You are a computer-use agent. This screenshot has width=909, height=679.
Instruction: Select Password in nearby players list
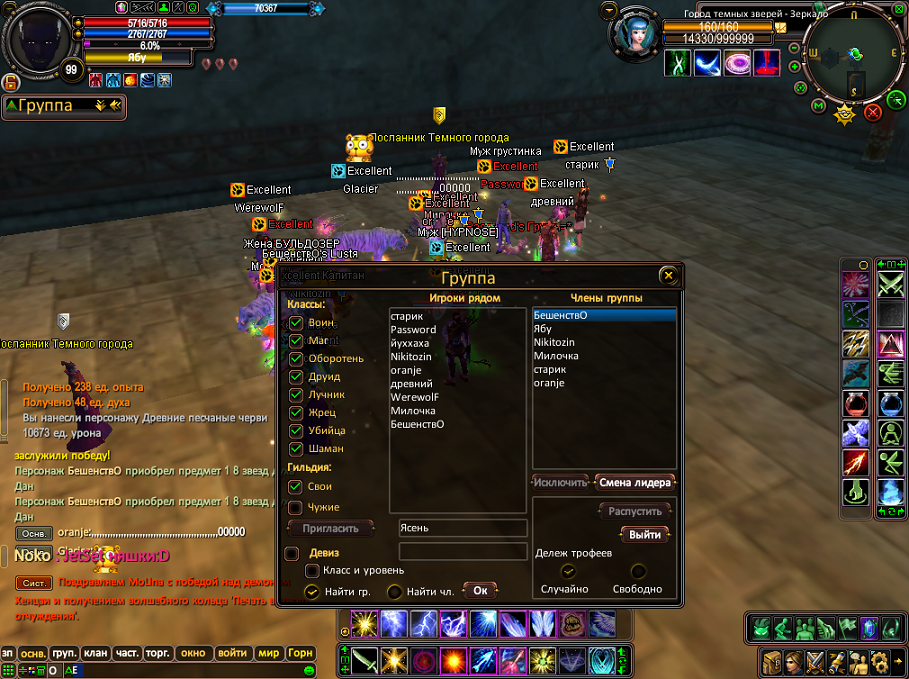pyautogui.click(x=414, y=330)
